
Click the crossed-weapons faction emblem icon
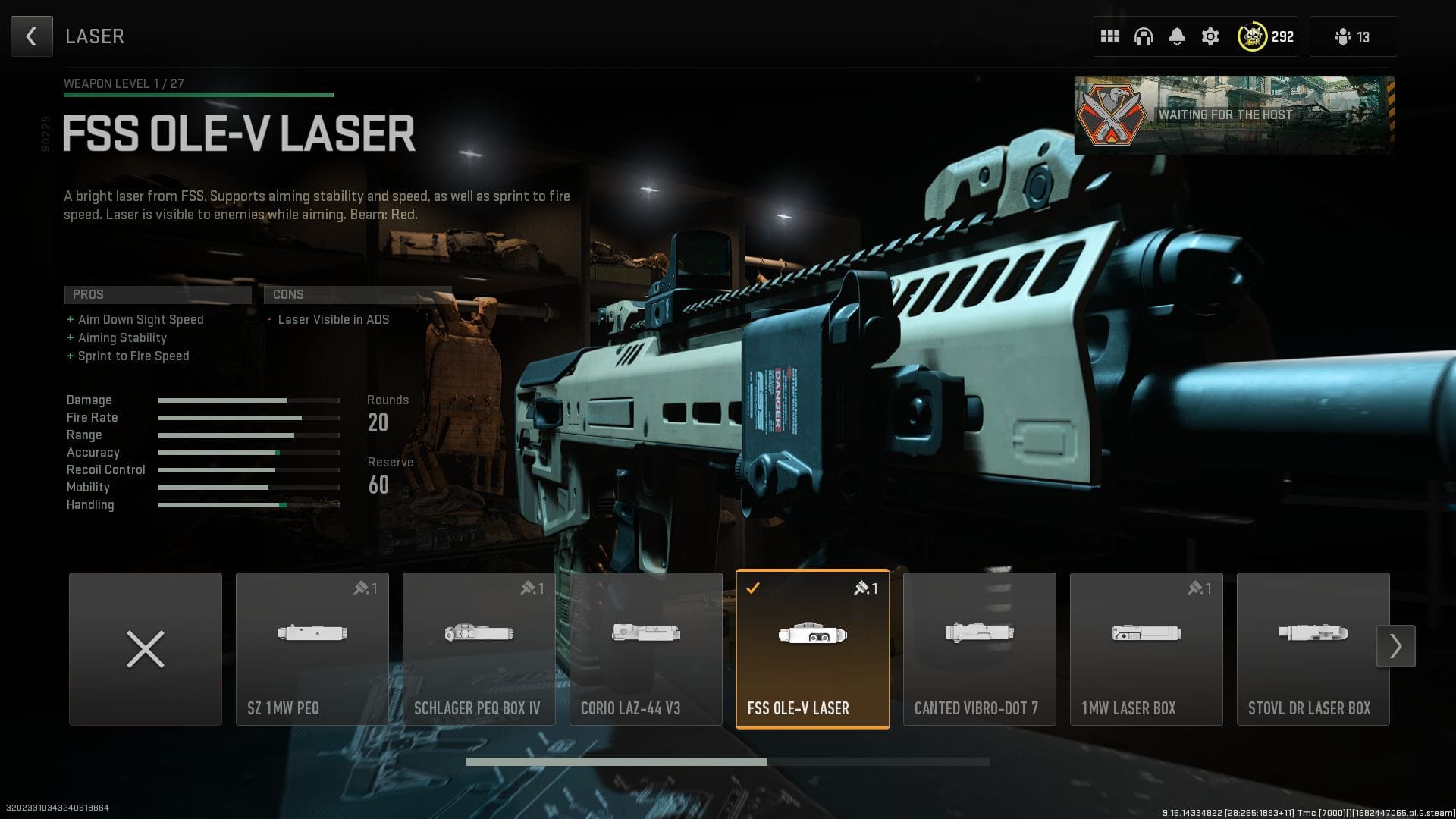(1112, 115)
